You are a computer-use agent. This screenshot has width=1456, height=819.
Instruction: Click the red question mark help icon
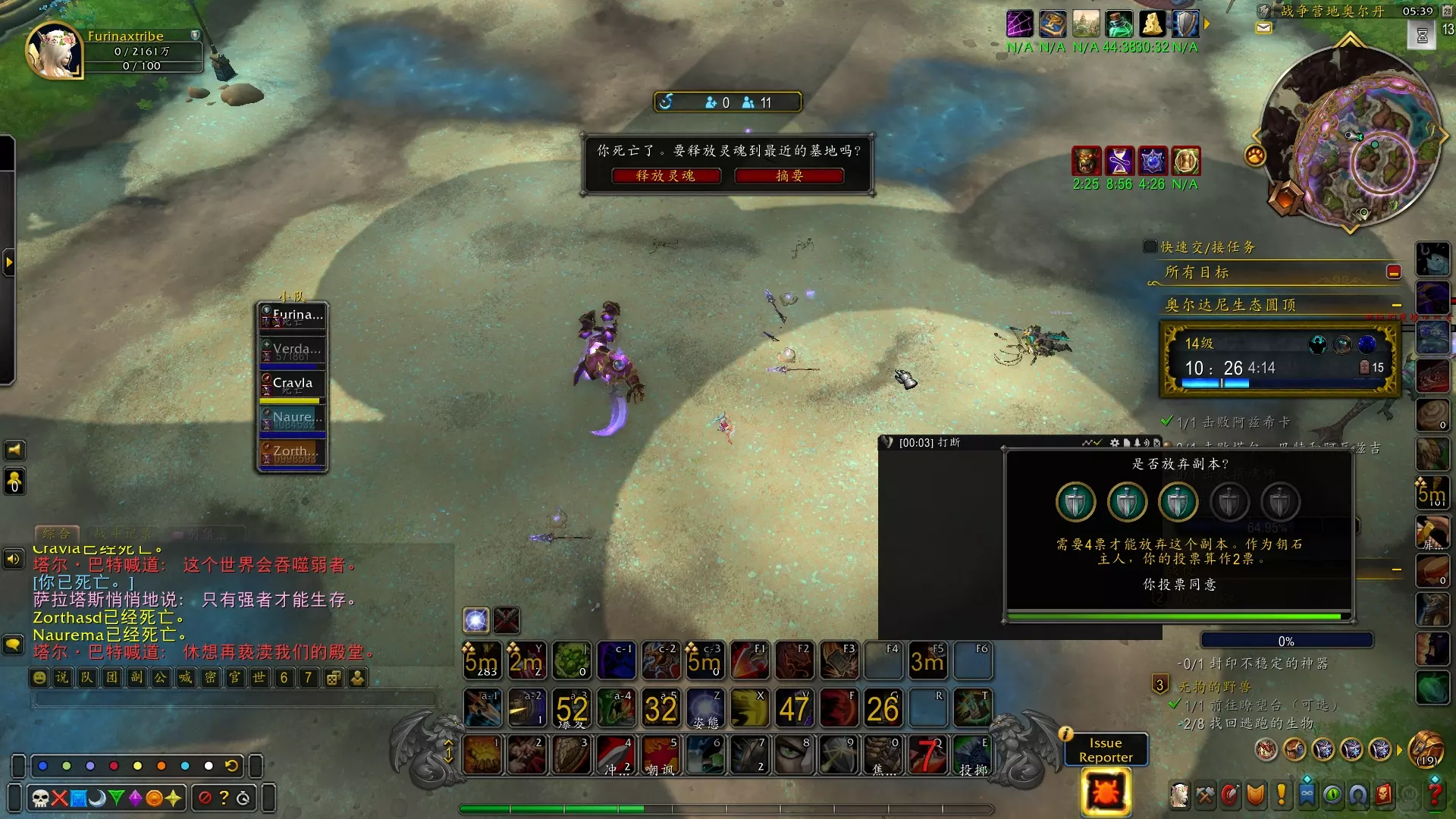(1434, 795)
